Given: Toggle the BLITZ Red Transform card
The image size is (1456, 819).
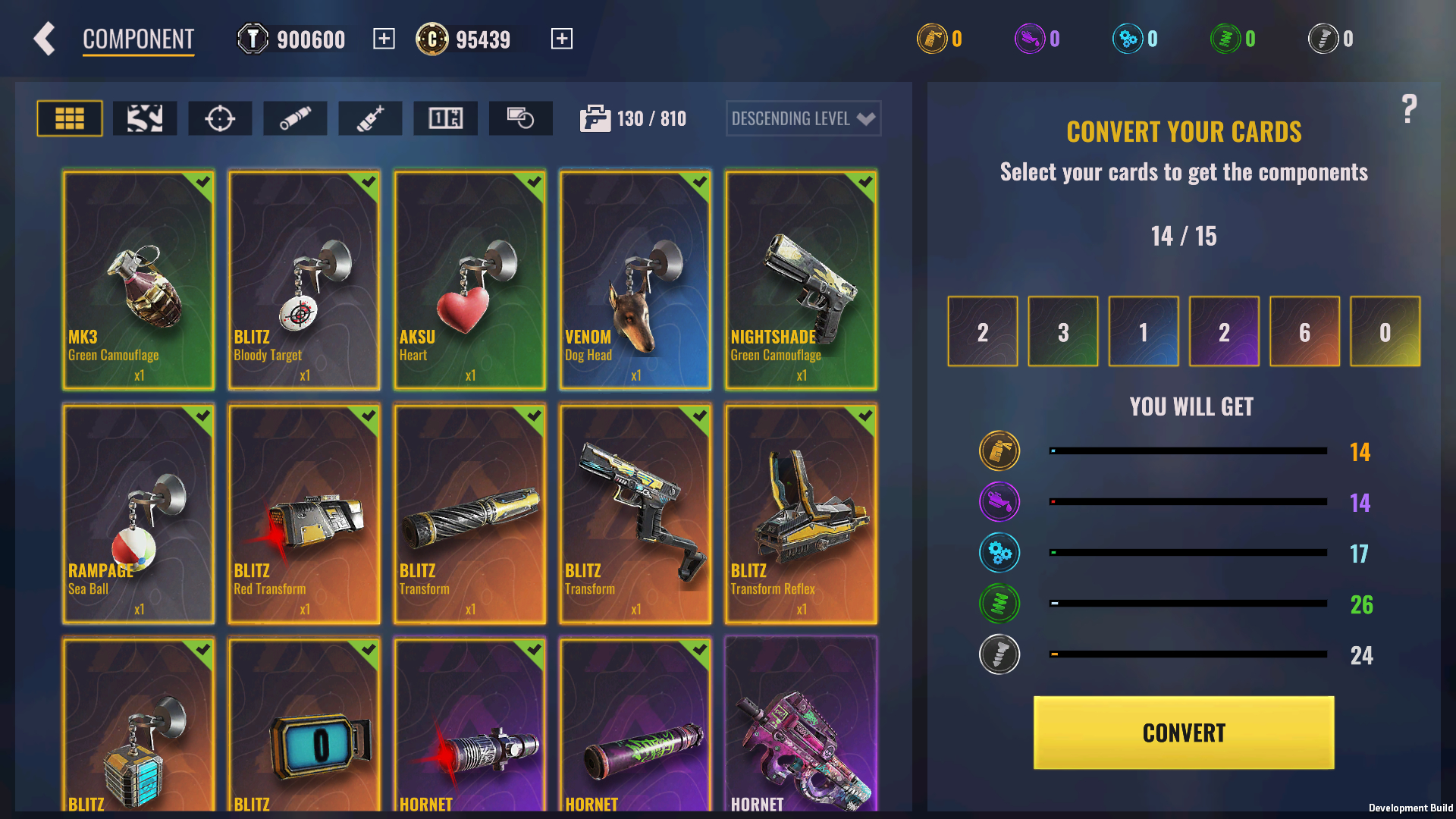Looking at the screenshot, I should [304, 513].
